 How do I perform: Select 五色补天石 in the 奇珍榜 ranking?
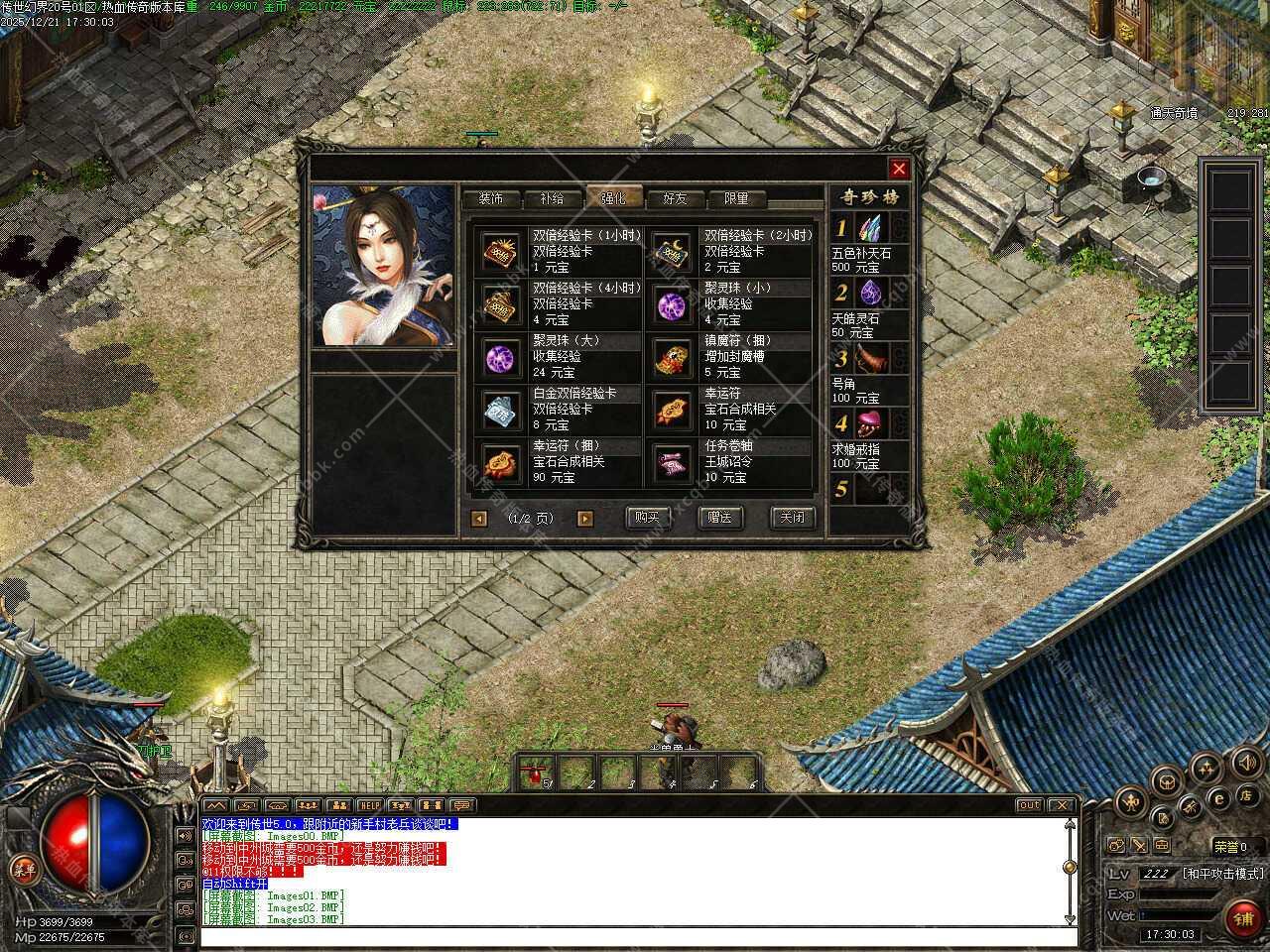pyautogui.click(x=870, y=232)
